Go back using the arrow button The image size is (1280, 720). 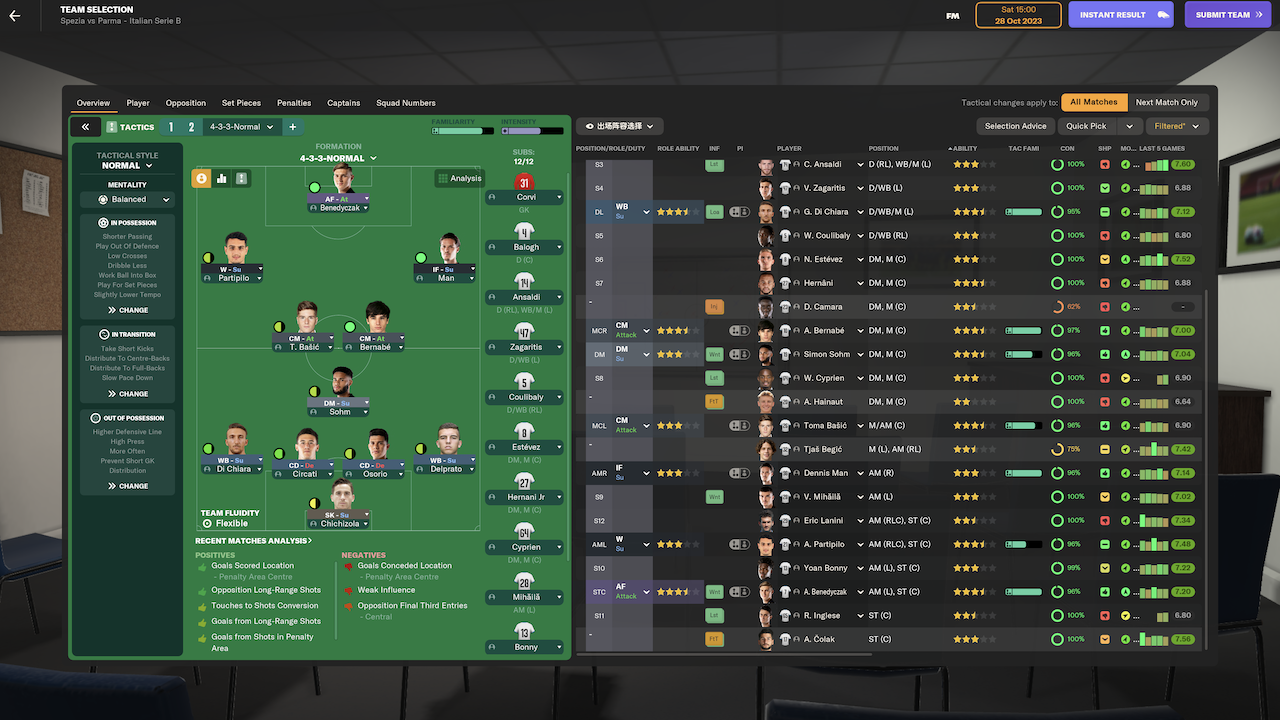point(15,15)
